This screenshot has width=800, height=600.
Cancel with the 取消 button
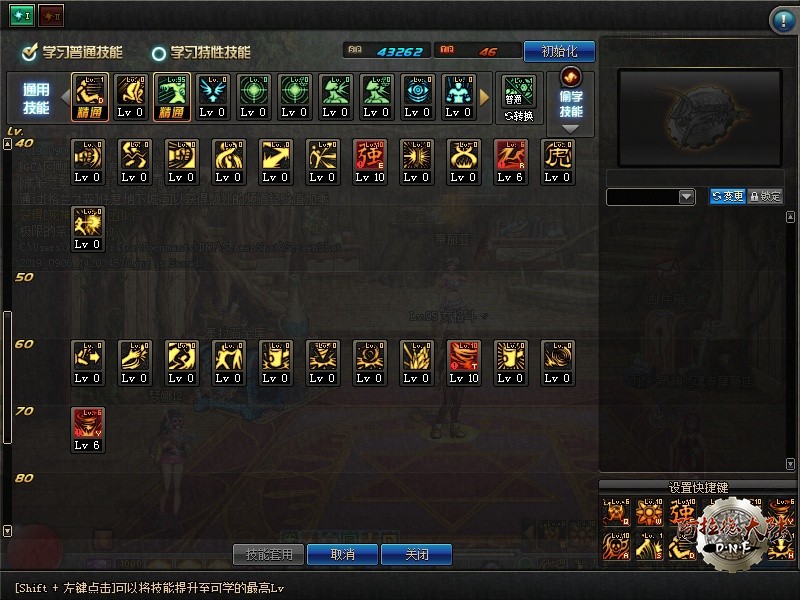(x=342, y=554)
